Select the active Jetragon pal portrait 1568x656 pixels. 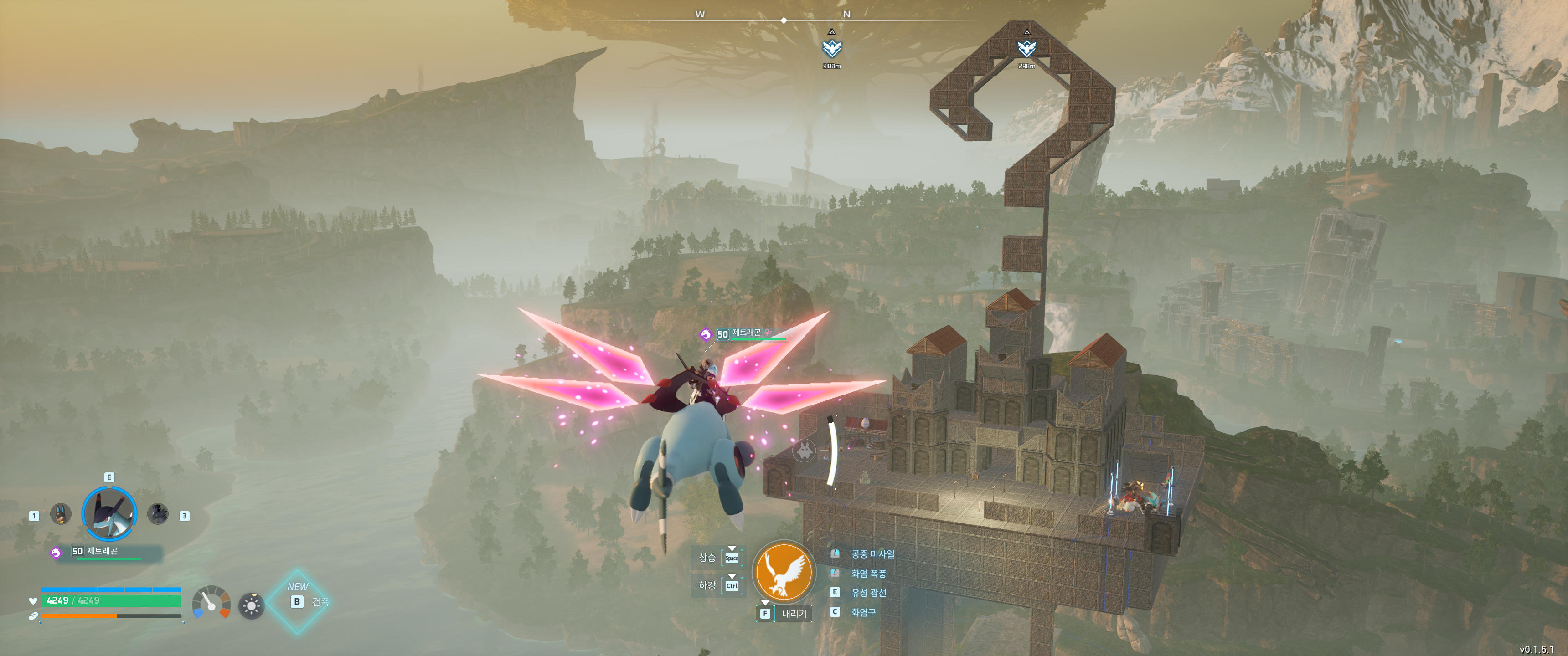point(109,513)
